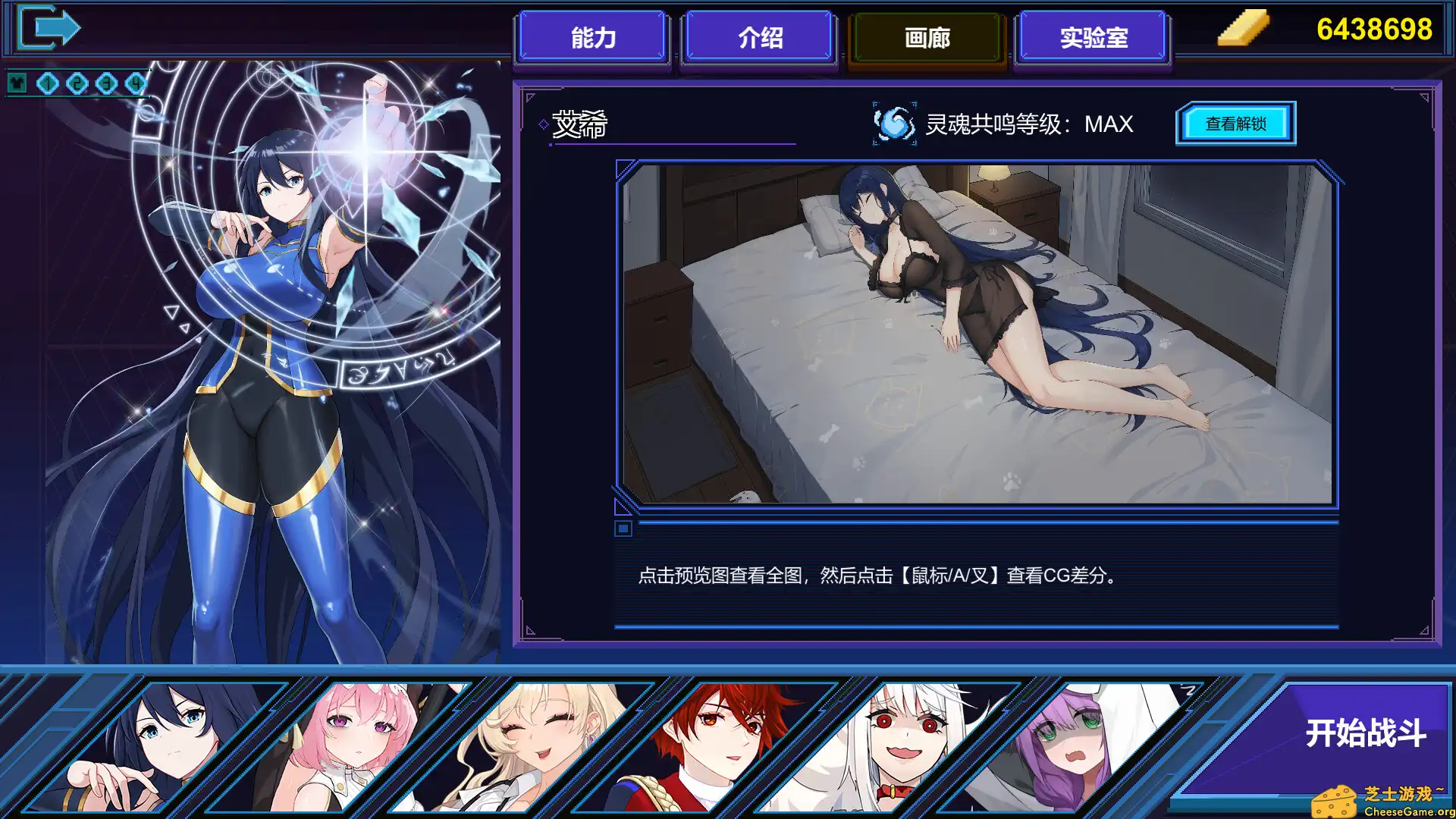Click the gold bar currency icon
This screenshot has width=1456, height=819.
tap(1242, 30)
